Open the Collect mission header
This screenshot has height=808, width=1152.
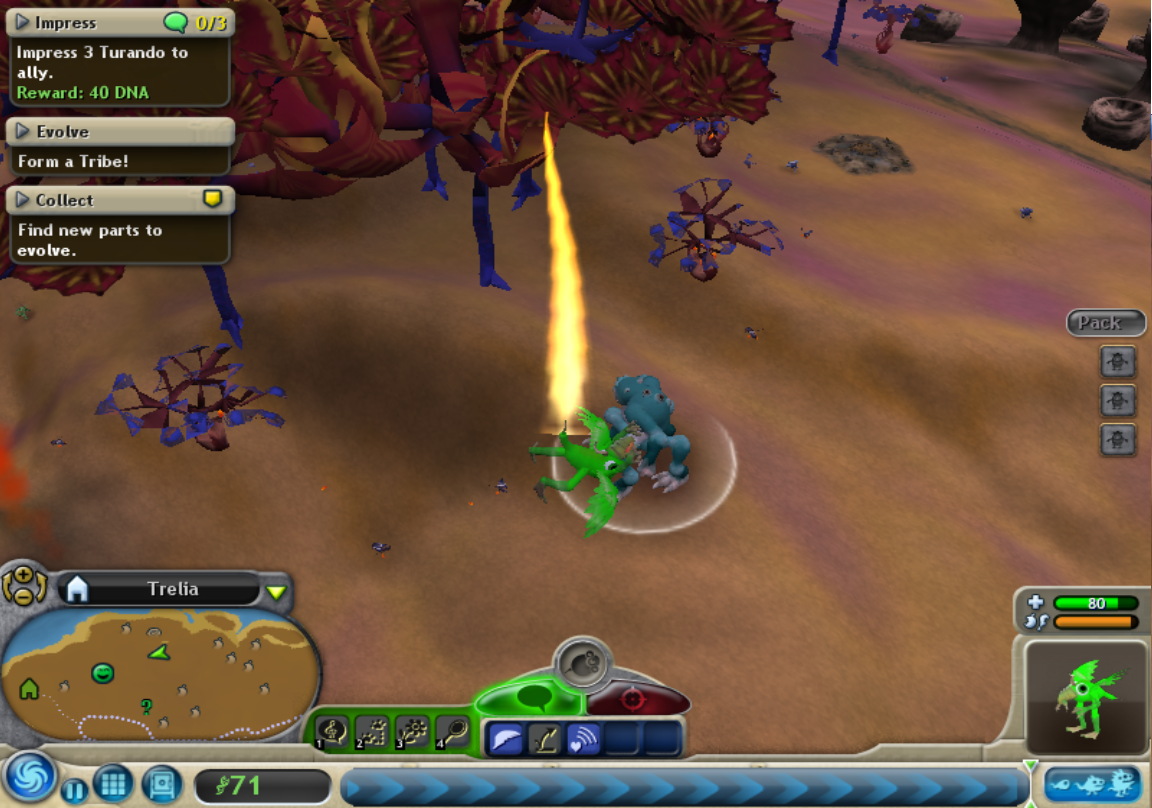(x=23, y=200)
